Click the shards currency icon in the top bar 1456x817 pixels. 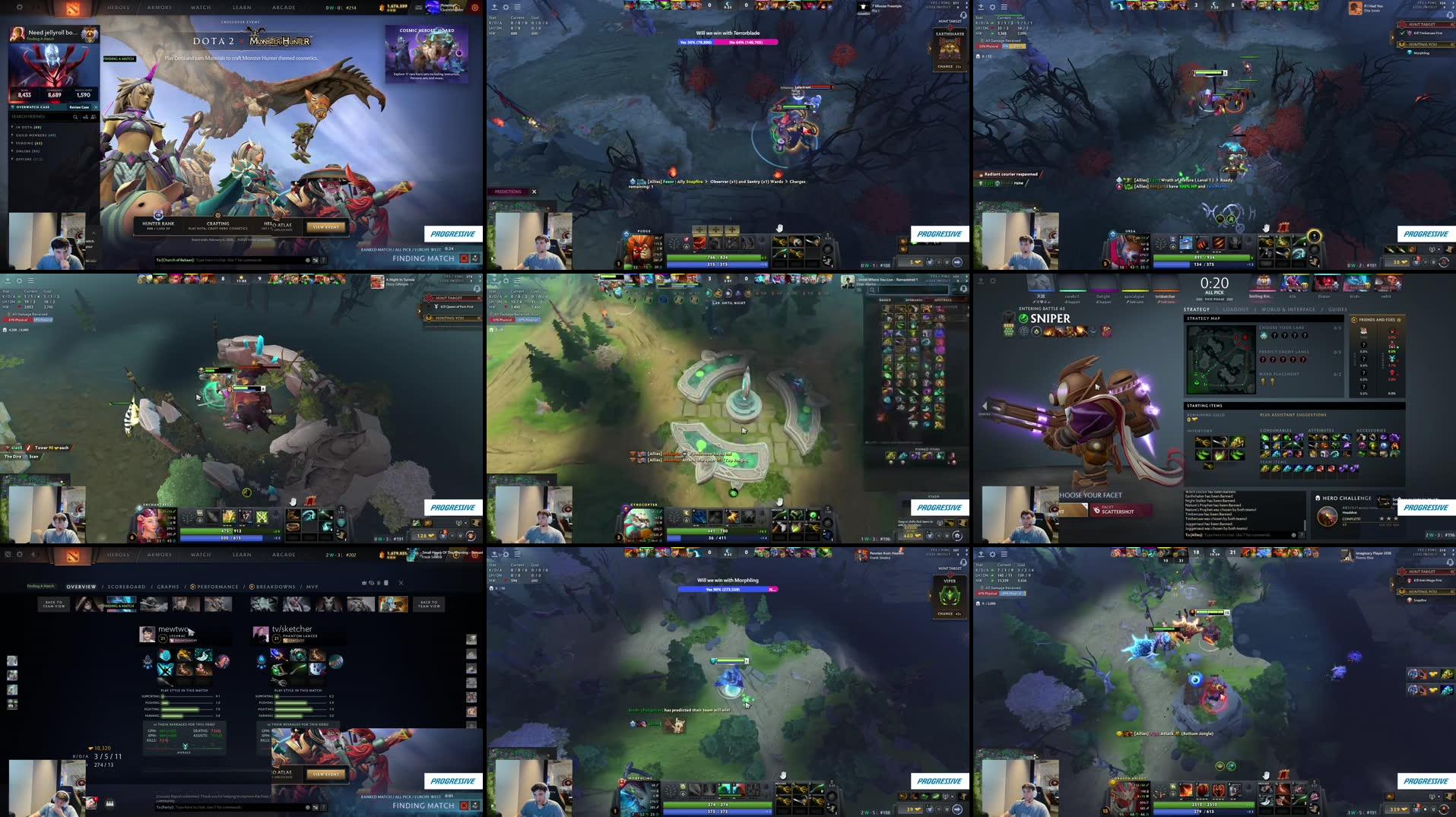382,8
